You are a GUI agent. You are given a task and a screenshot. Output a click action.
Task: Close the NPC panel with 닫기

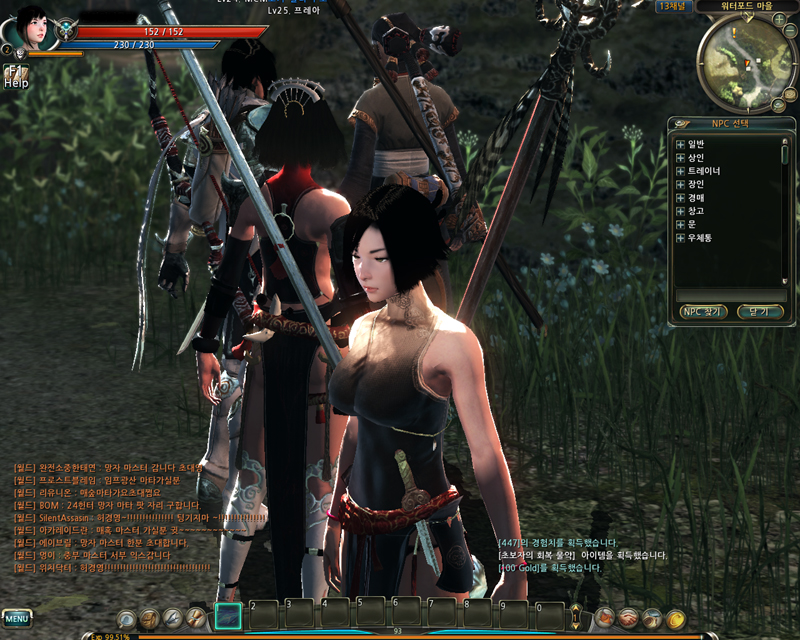pyautogui.click(x=759, y=312)
